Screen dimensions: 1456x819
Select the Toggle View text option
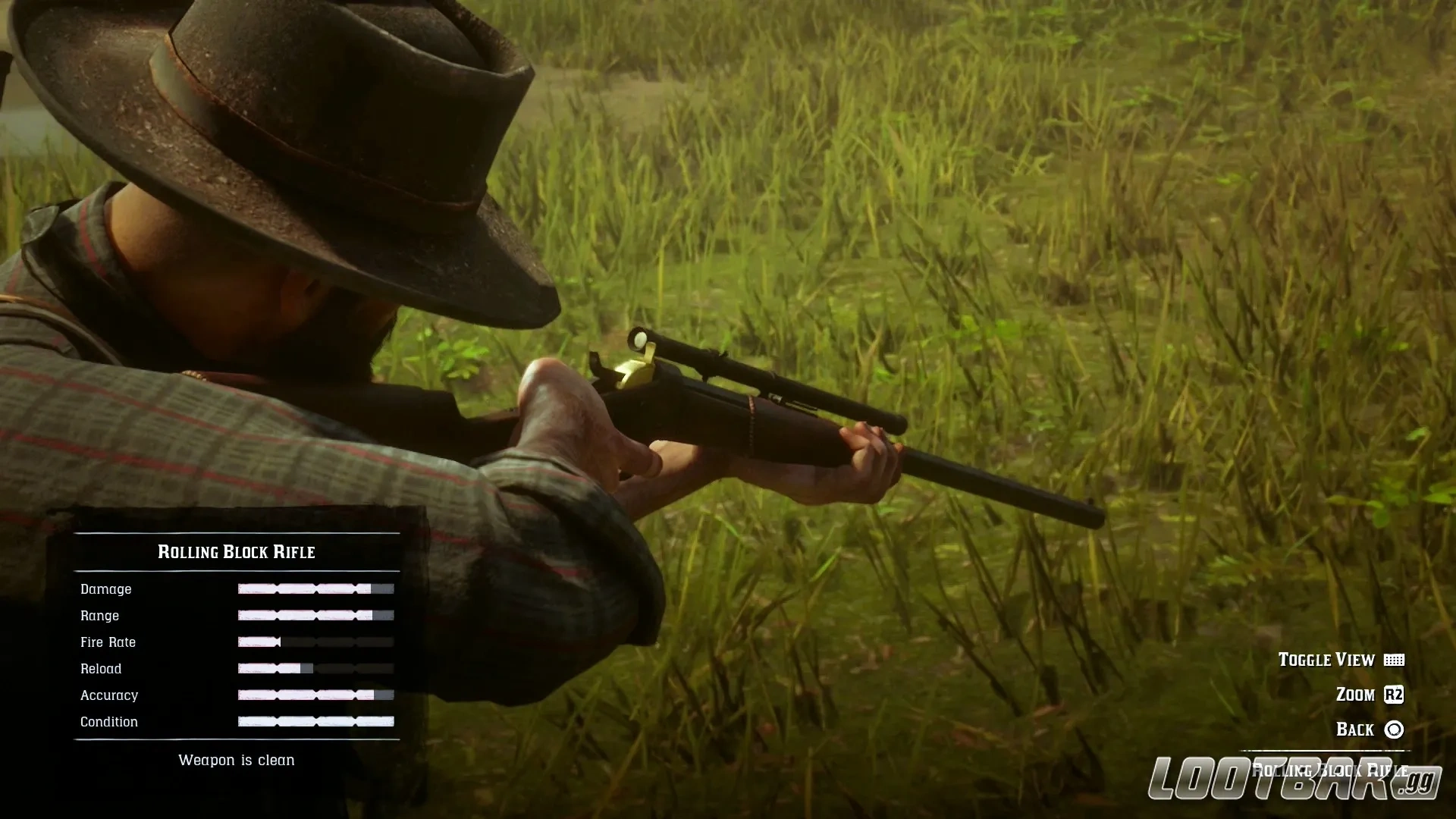pyautogui.click(x=1326, y=660)
